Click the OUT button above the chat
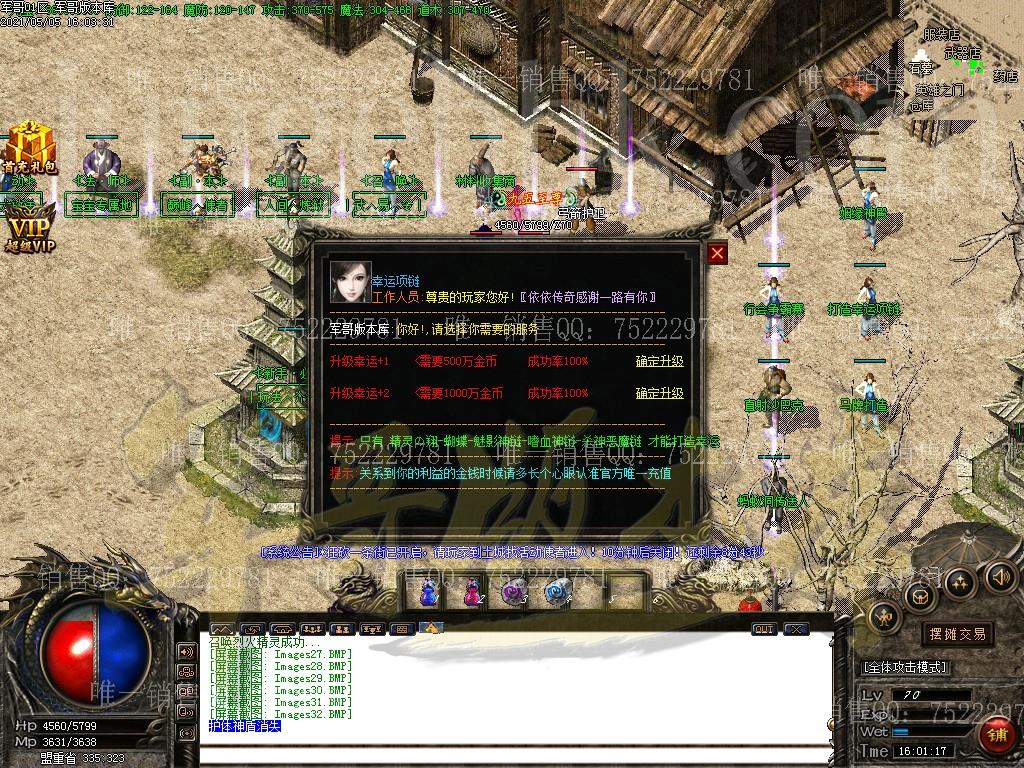 click(764, 629)
